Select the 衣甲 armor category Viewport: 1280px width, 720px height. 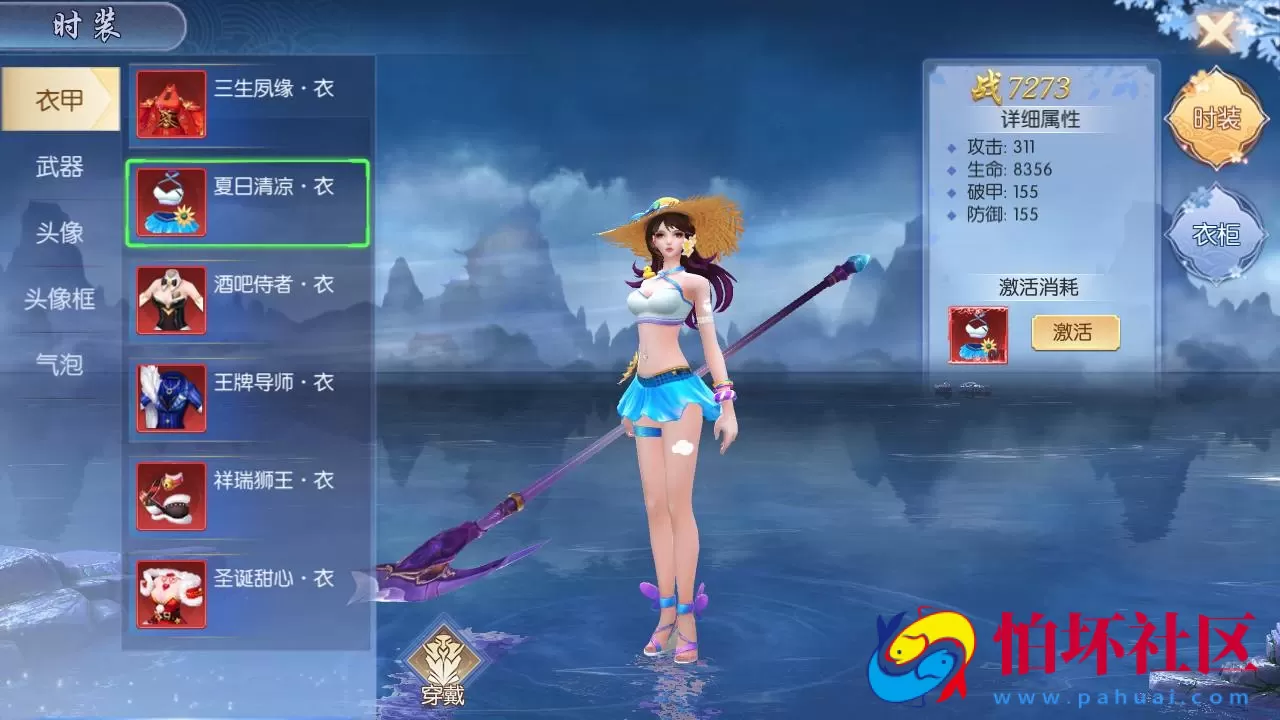tap(60, 100)
